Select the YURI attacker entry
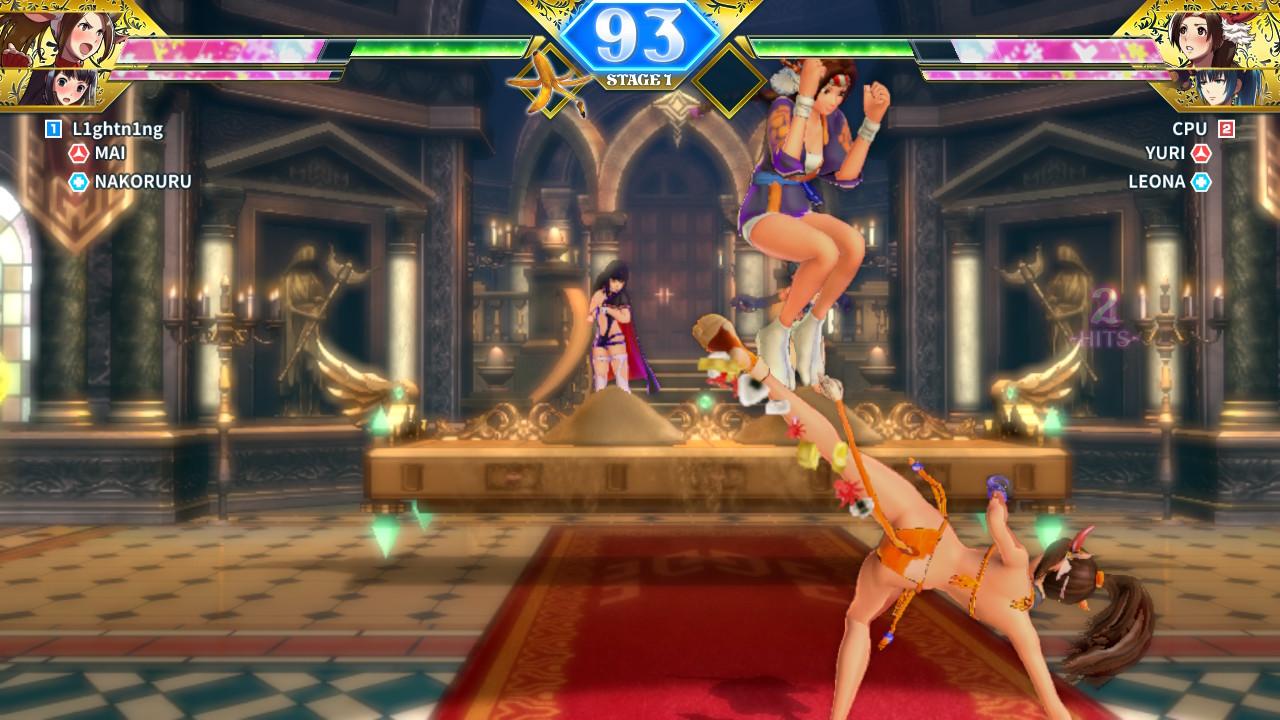 coord(1165,154)
